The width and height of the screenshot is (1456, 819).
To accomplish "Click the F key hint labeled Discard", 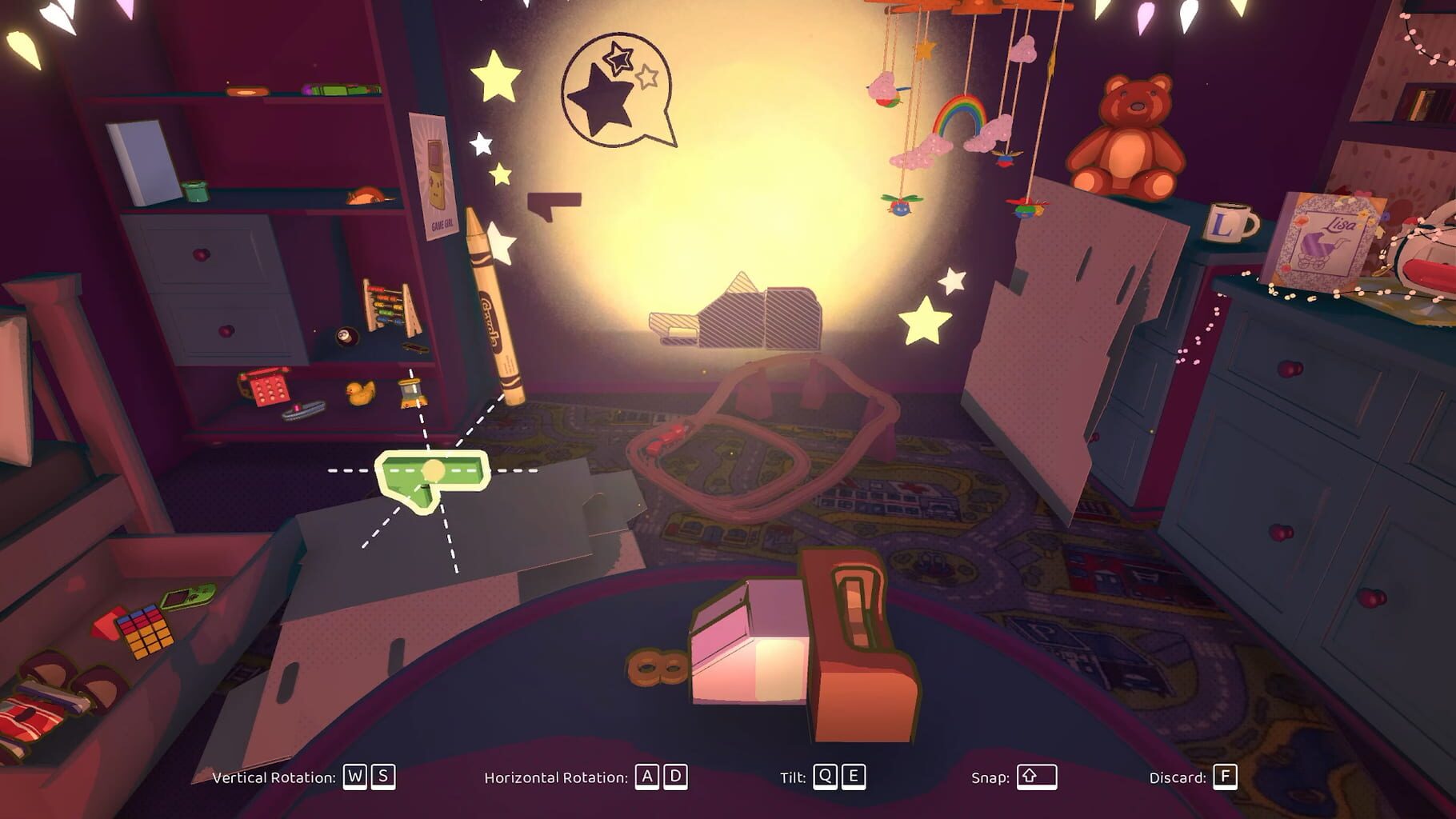I will 1227,776.
